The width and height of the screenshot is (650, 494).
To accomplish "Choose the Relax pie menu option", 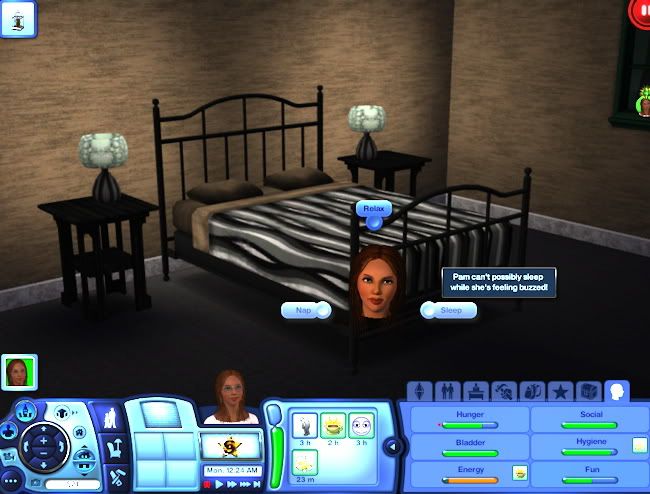I will 373,208.
